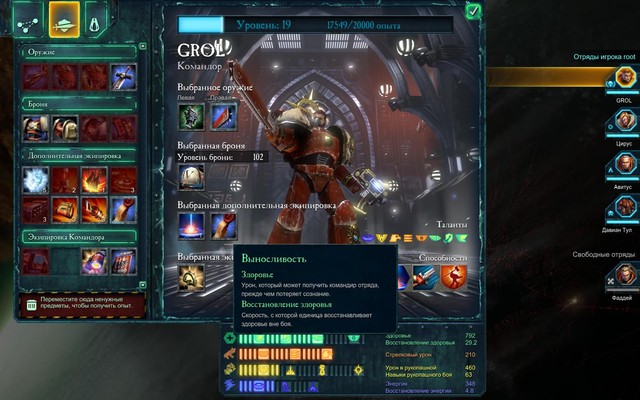The width and height of the screenshot is (640, 400).
Task: Select the book item in Commander equipment
Action: coord(124,262)
